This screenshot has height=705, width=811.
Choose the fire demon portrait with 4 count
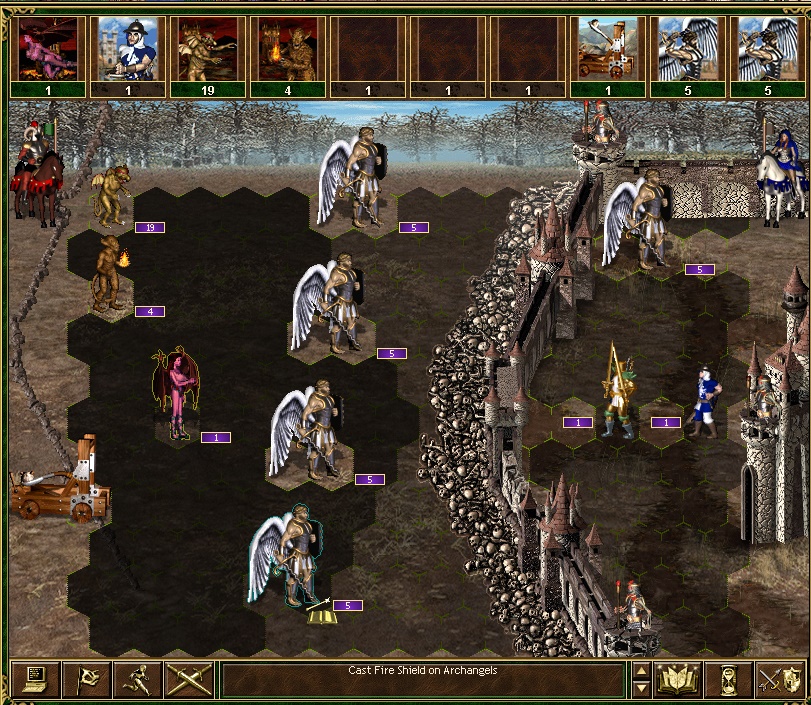coord(288,48)
